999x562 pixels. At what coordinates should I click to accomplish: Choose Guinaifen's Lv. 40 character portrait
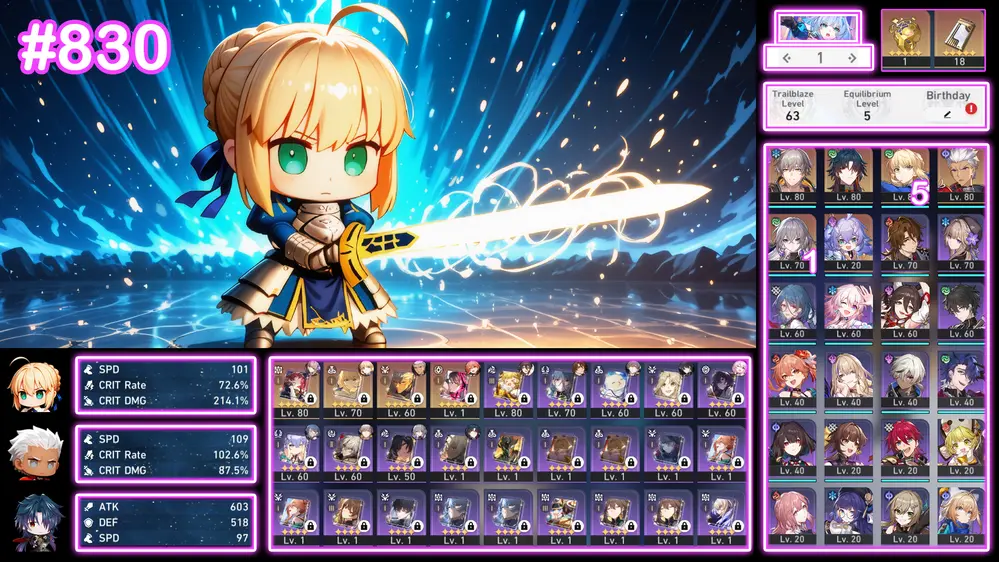(x=793, y=379)
